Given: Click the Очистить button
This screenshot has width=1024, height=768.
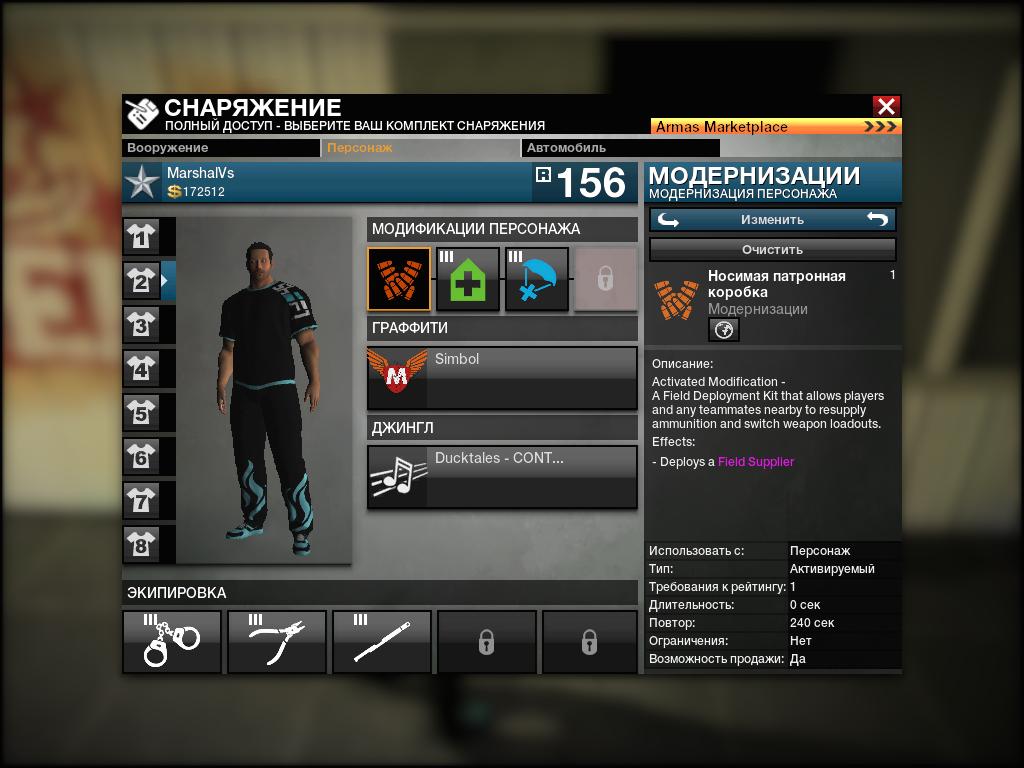Looking at the screenshot, I should [772, 249].
